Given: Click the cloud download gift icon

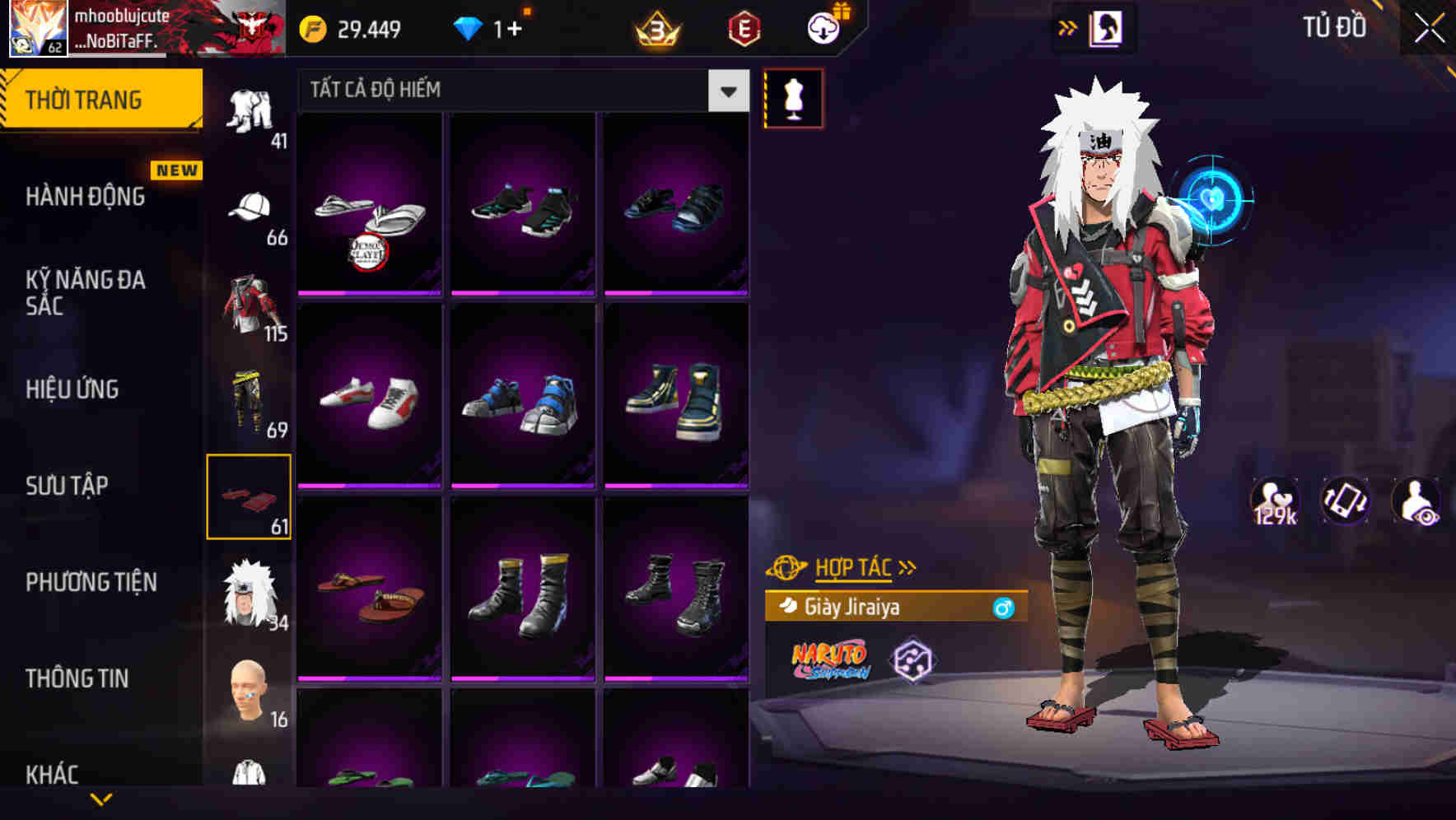Looking at the screenshot, I should (824, 27).
